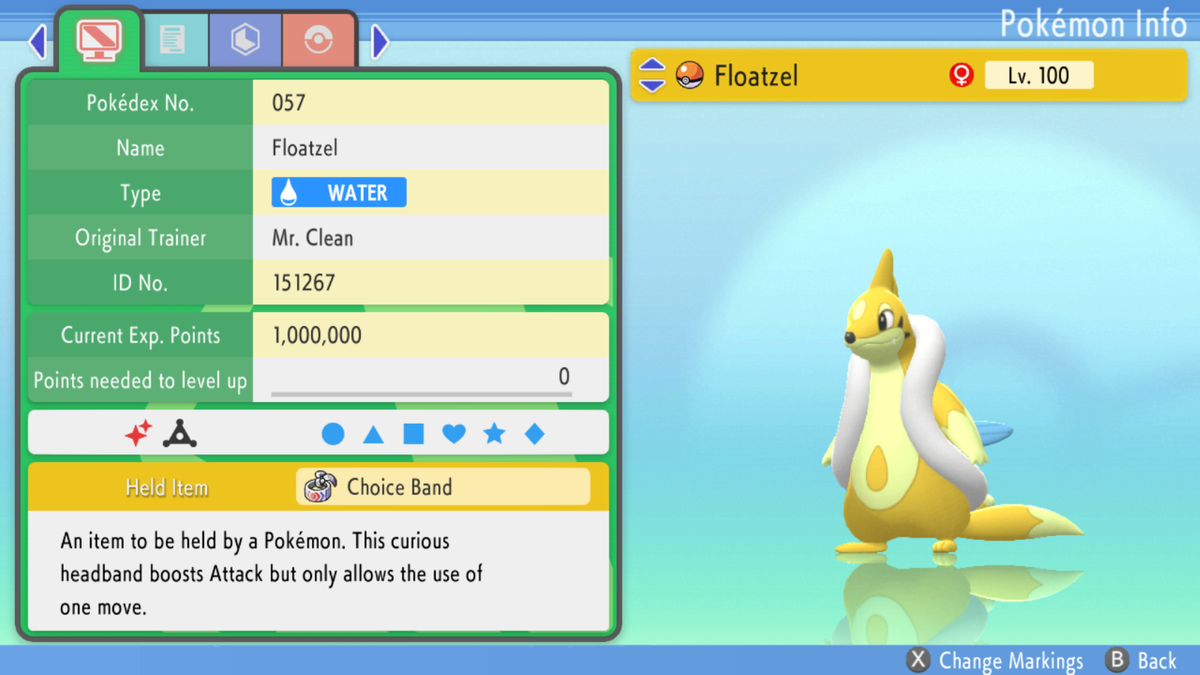The width and height of the screenshot is (1200, 675).
Task: Switch Pokémon using the up-down arrows beside Floatzel
Action: point(652,75)
